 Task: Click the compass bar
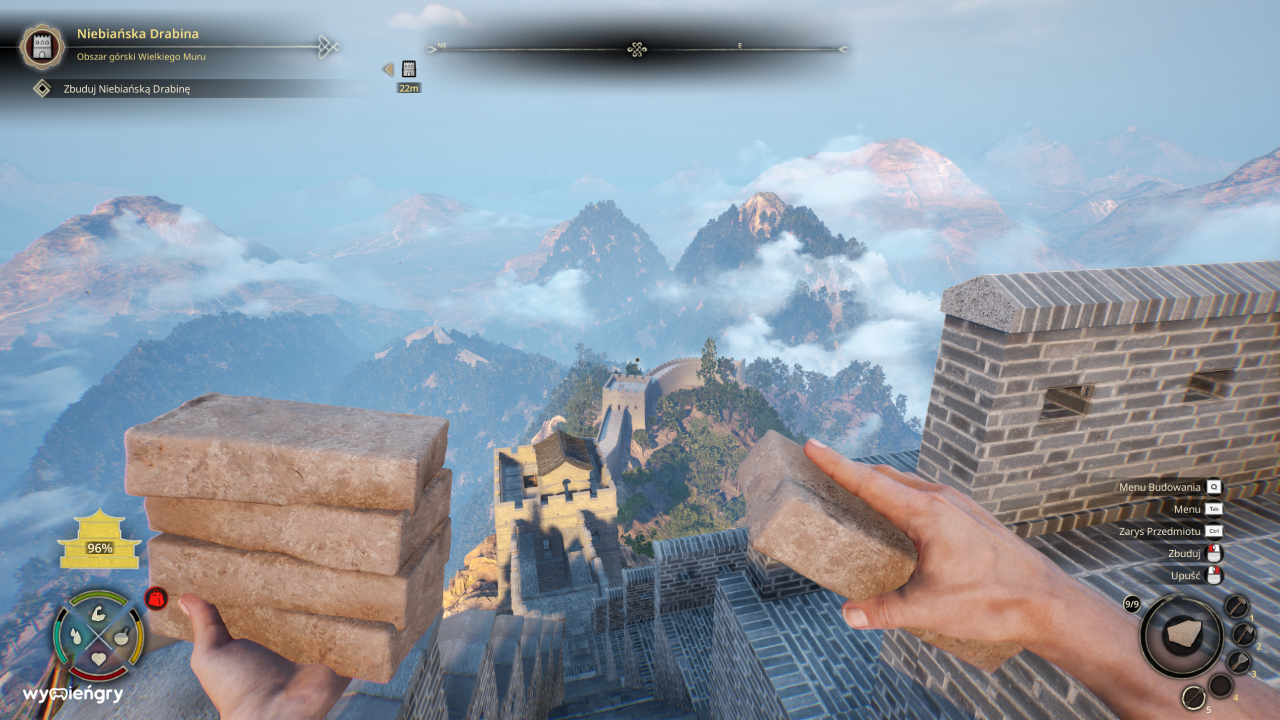[x=637, y=49]
